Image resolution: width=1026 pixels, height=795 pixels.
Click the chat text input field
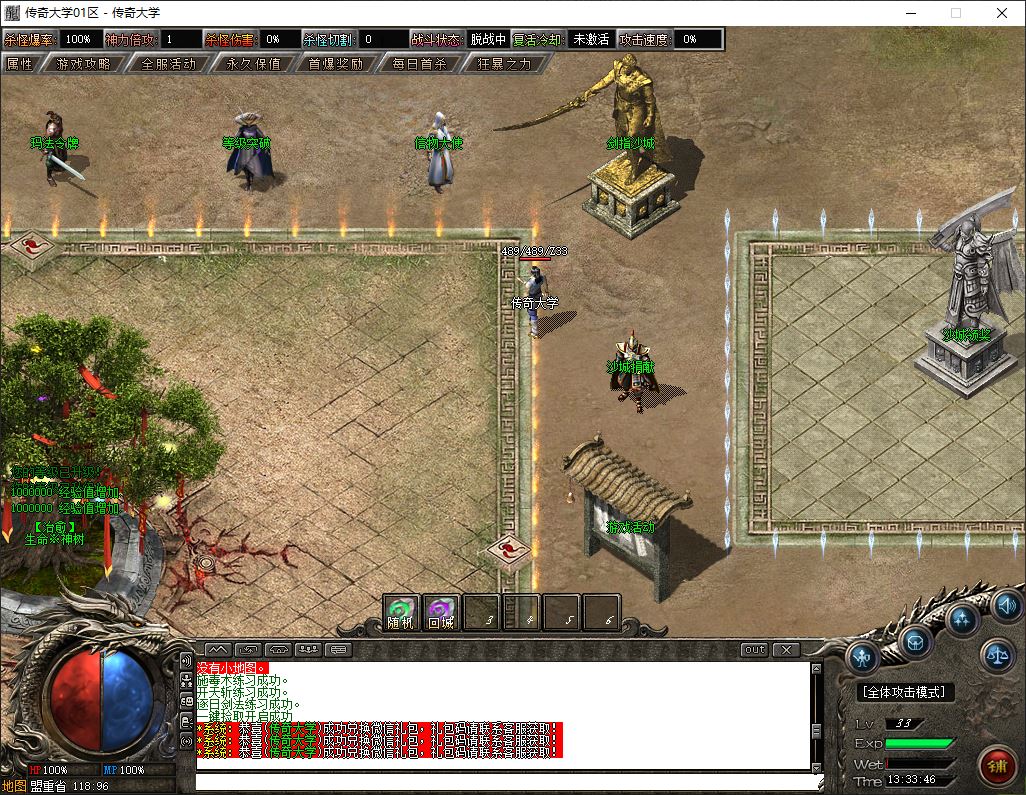click(500, 781)
